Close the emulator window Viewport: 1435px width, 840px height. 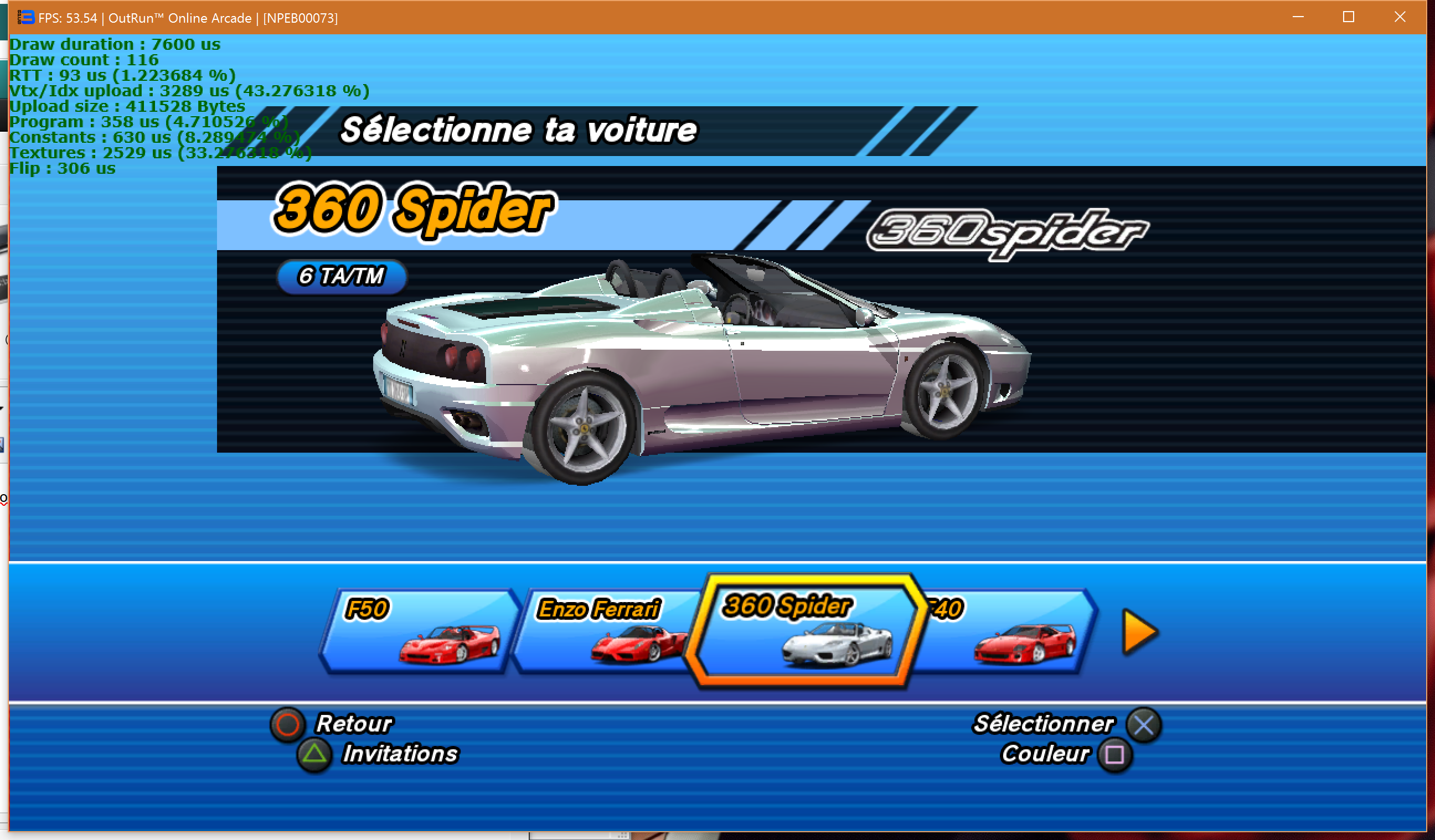point(1400,17)
